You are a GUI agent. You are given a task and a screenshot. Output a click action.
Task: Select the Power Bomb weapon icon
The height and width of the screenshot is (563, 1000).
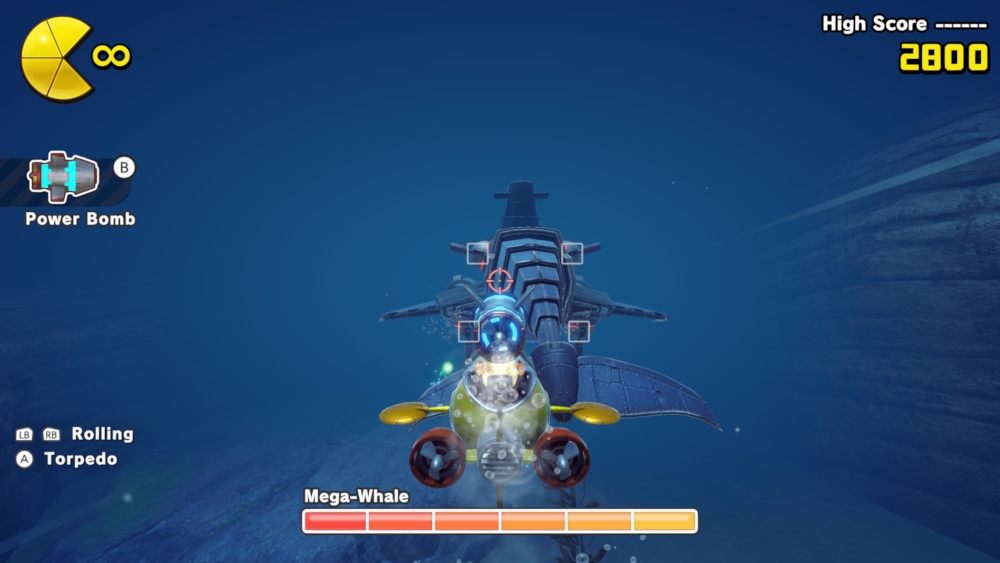point(62,178)
